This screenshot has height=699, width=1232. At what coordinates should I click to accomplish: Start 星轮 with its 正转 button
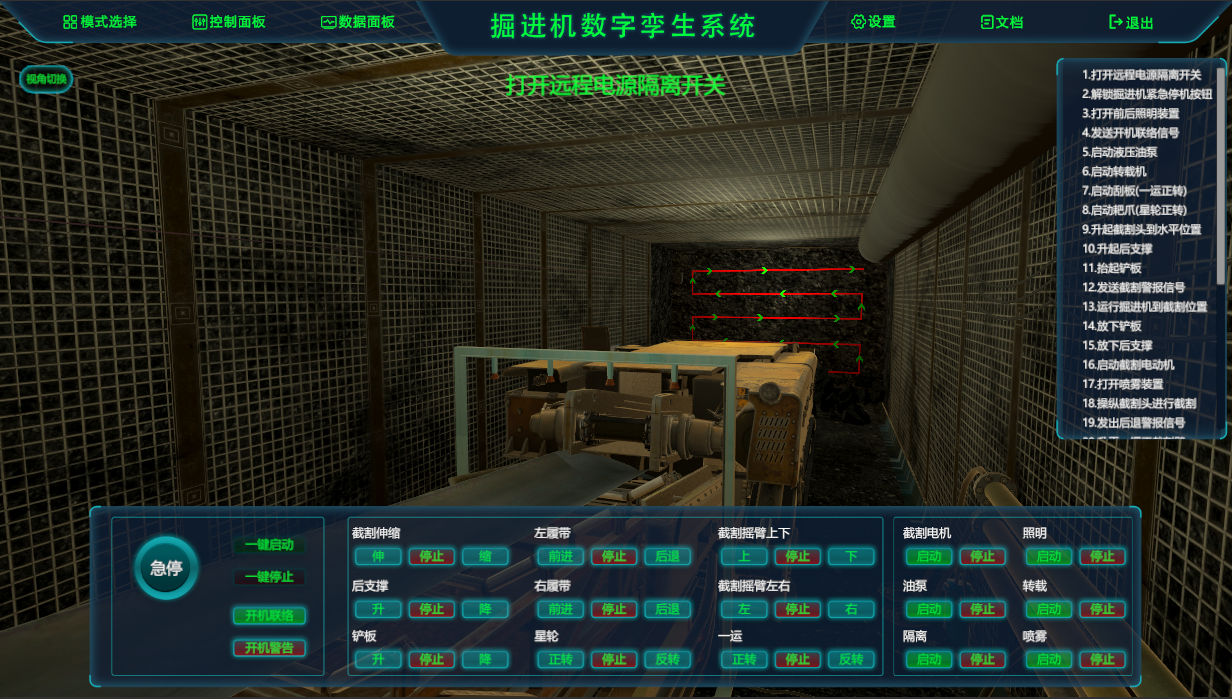561,660
